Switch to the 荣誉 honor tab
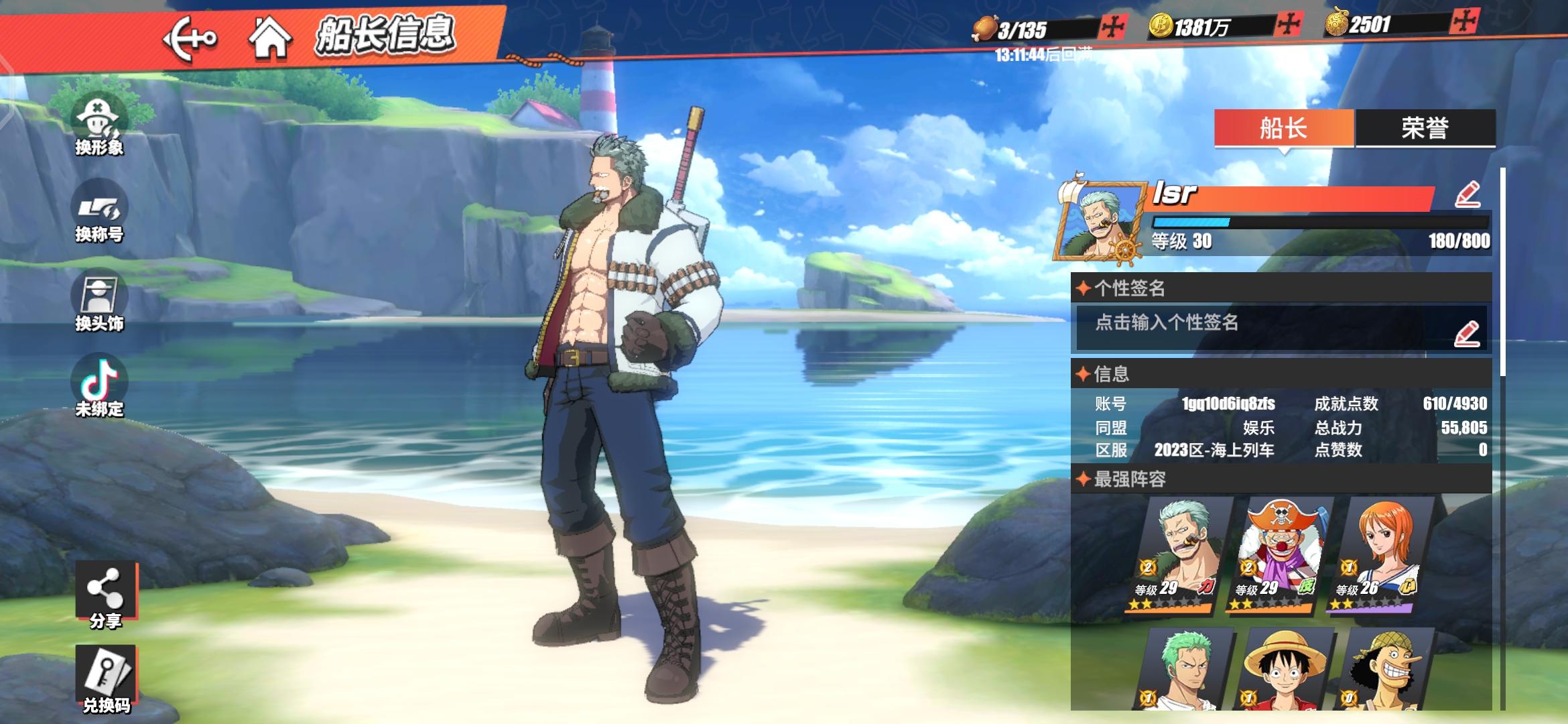Viewport: 1568px width, 724px height. tap(1425, 128)
